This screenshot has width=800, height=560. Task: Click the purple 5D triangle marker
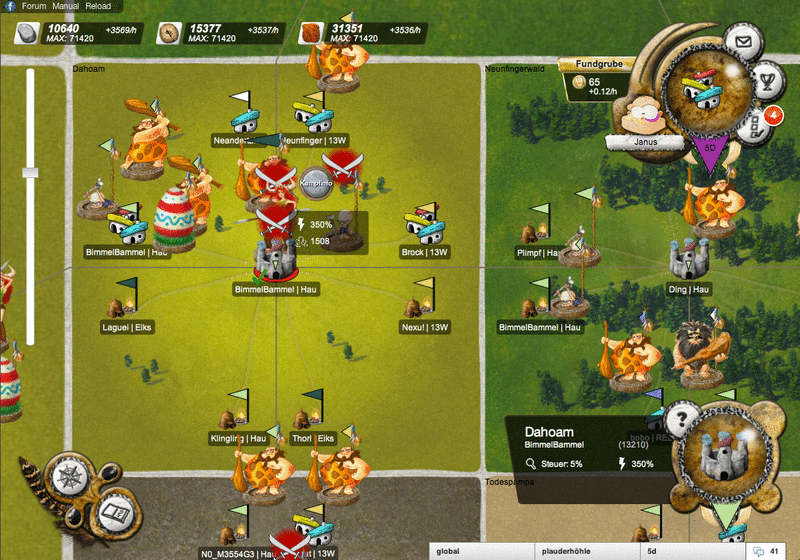(709, 151)
